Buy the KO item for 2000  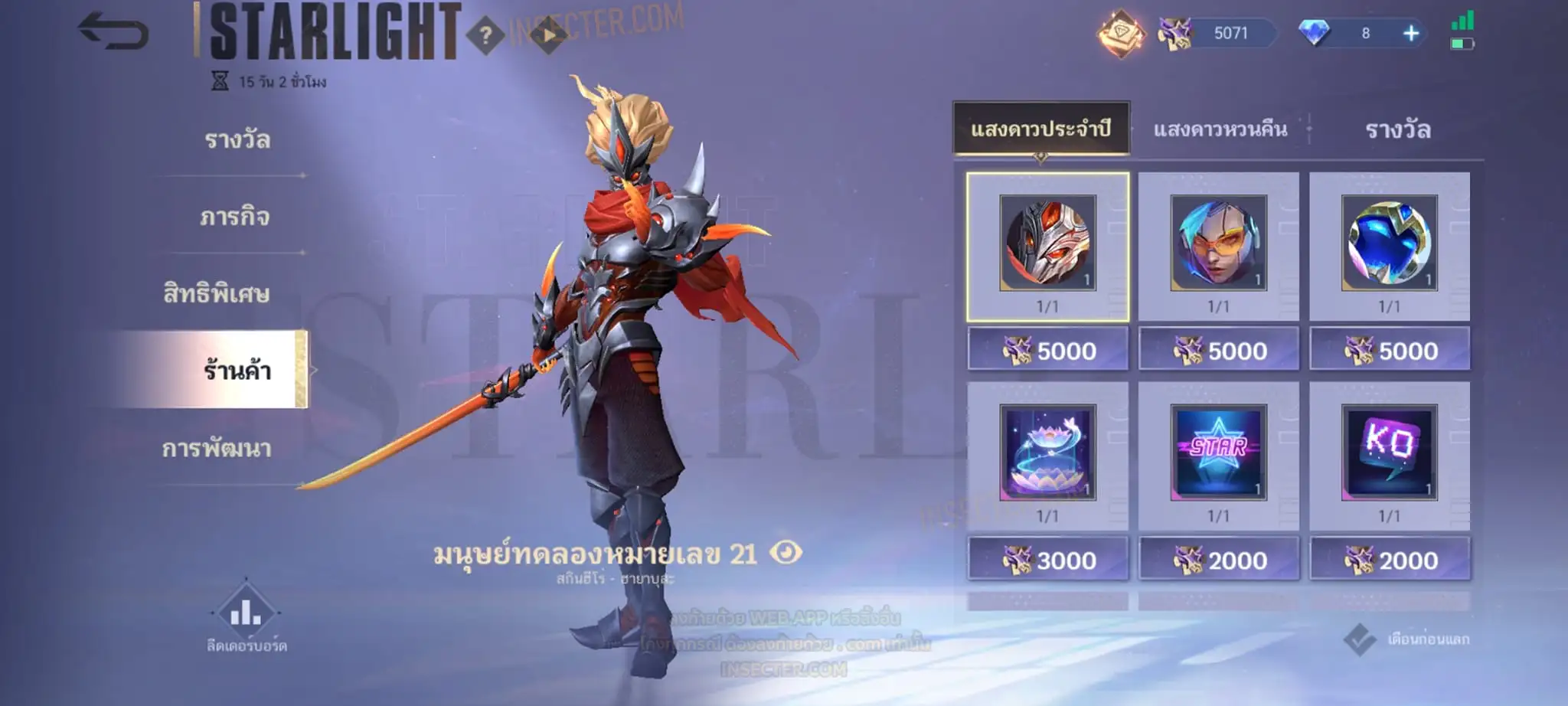coord(1390,561)
